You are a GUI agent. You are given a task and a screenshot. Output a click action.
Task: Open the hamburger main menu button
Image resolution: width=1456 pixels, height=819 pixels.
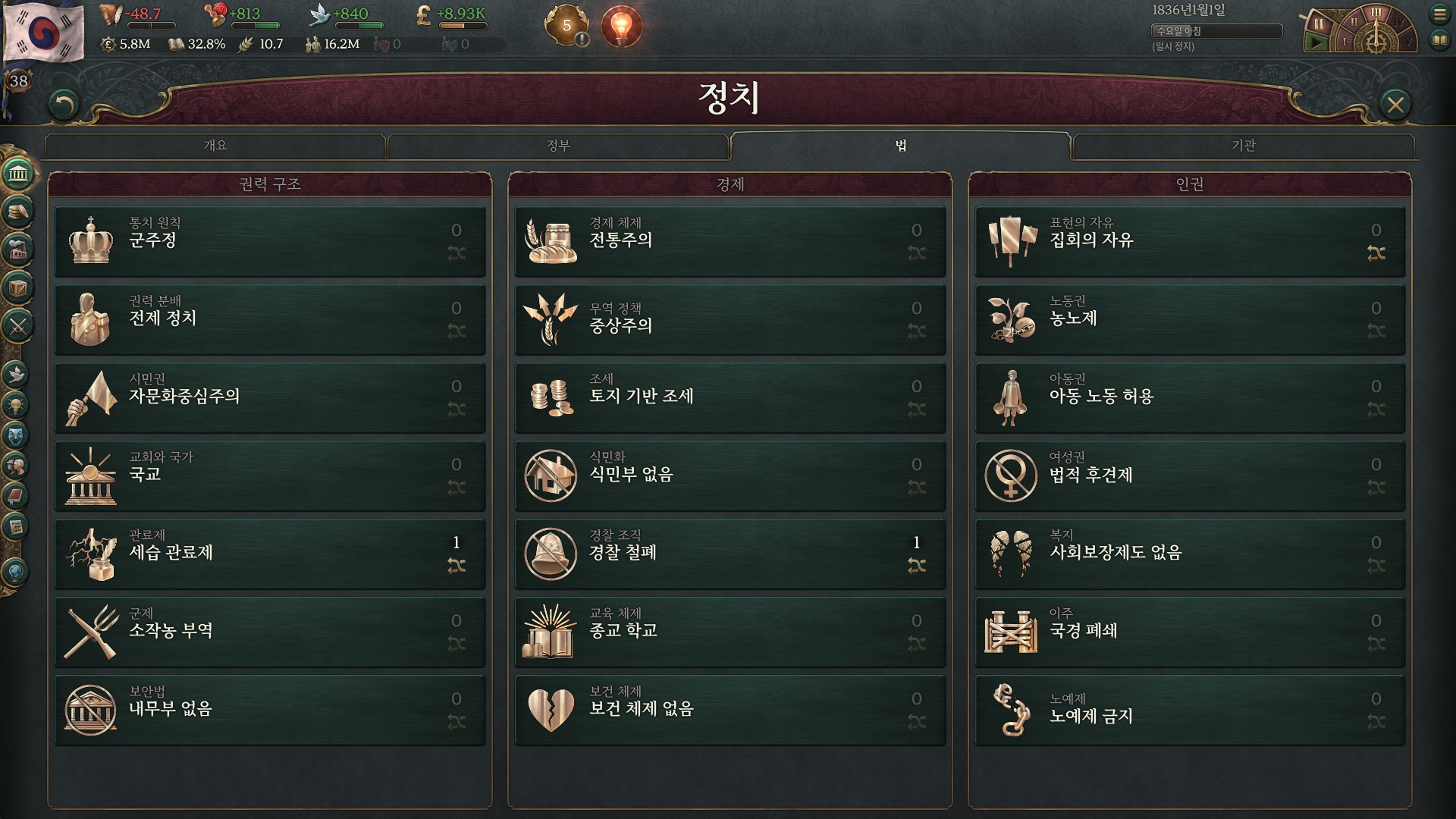(1439, 14)
